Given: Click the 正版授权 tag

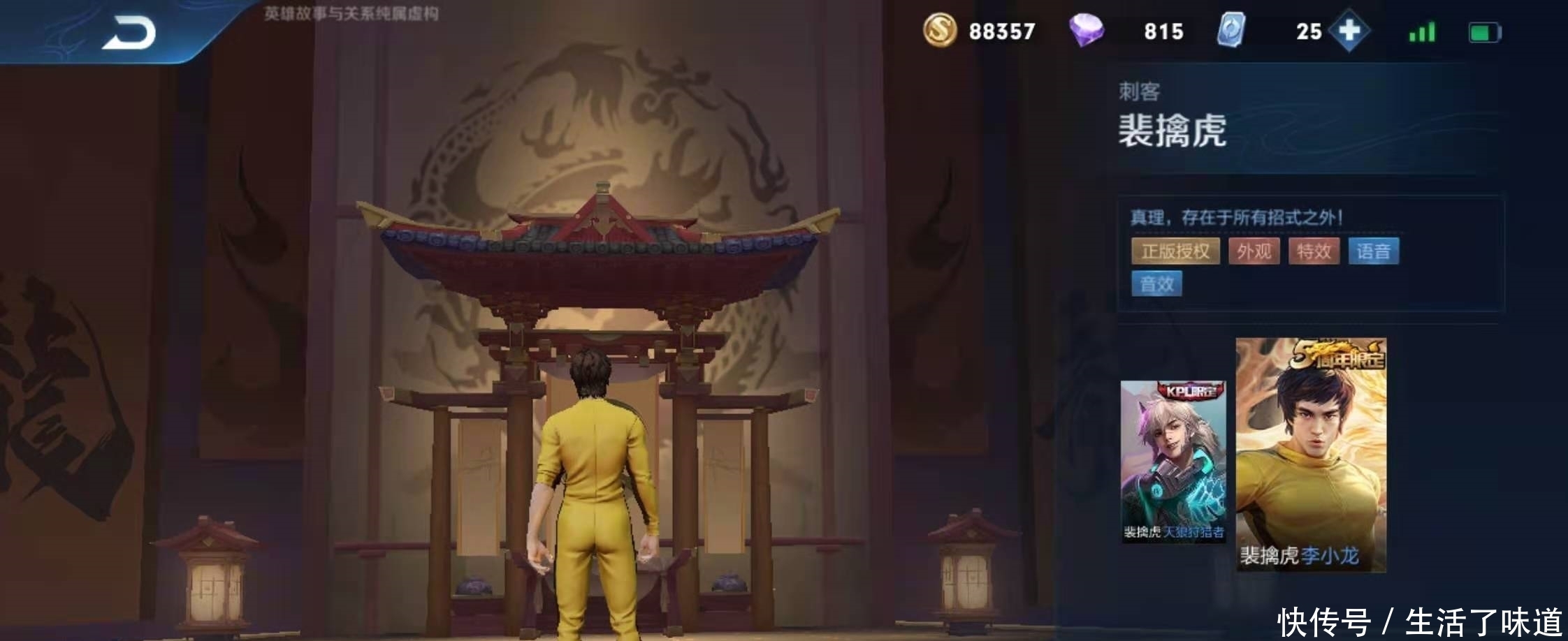Looking at the screenshot, I should coord(1175,251).
